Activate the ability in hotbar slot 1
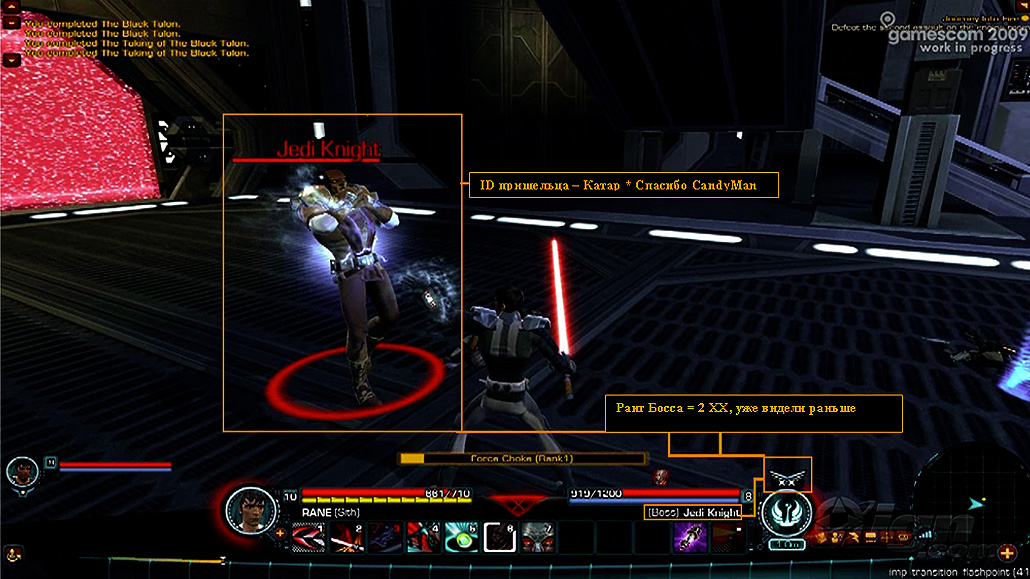 [307, 537]
